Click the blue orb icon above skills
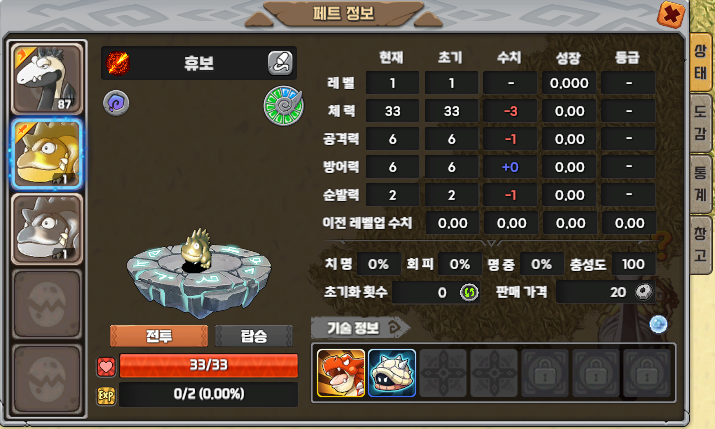 tap(658, 323)
